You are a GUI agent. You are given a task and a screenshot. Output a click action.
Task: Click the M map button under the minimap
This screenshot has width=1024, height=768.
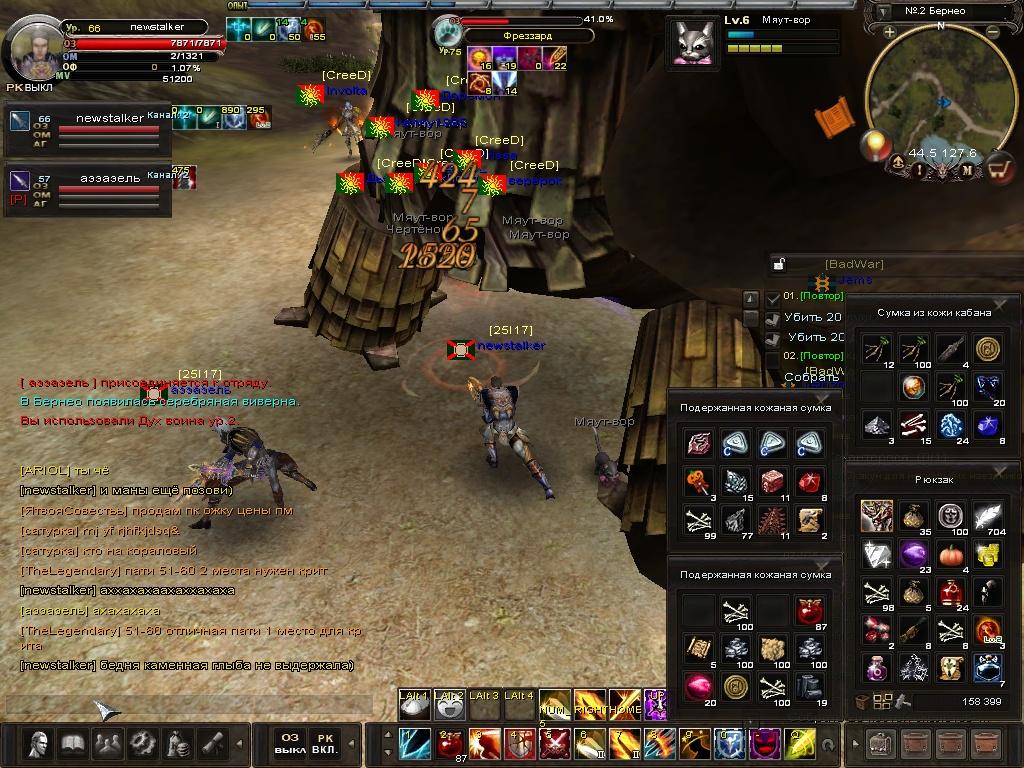pyautogui.click(x=967, y=170)
